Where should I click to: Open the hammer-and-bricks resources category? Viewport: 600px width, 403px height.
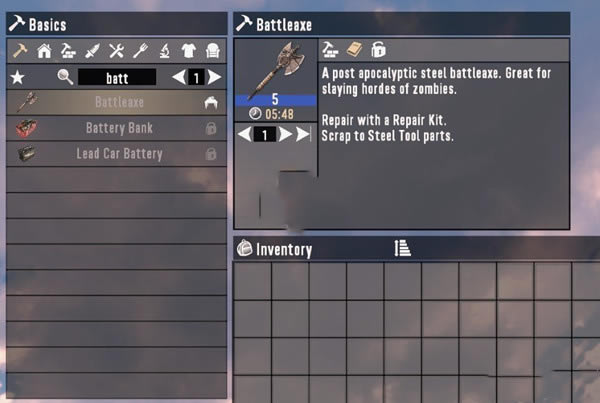(x=68, y=50)
